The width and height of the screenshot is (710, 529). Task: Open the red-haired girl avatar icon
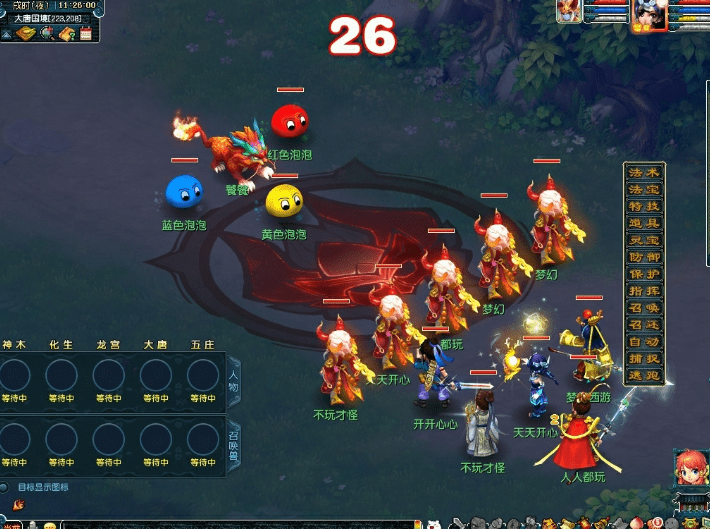coord(688,470)
